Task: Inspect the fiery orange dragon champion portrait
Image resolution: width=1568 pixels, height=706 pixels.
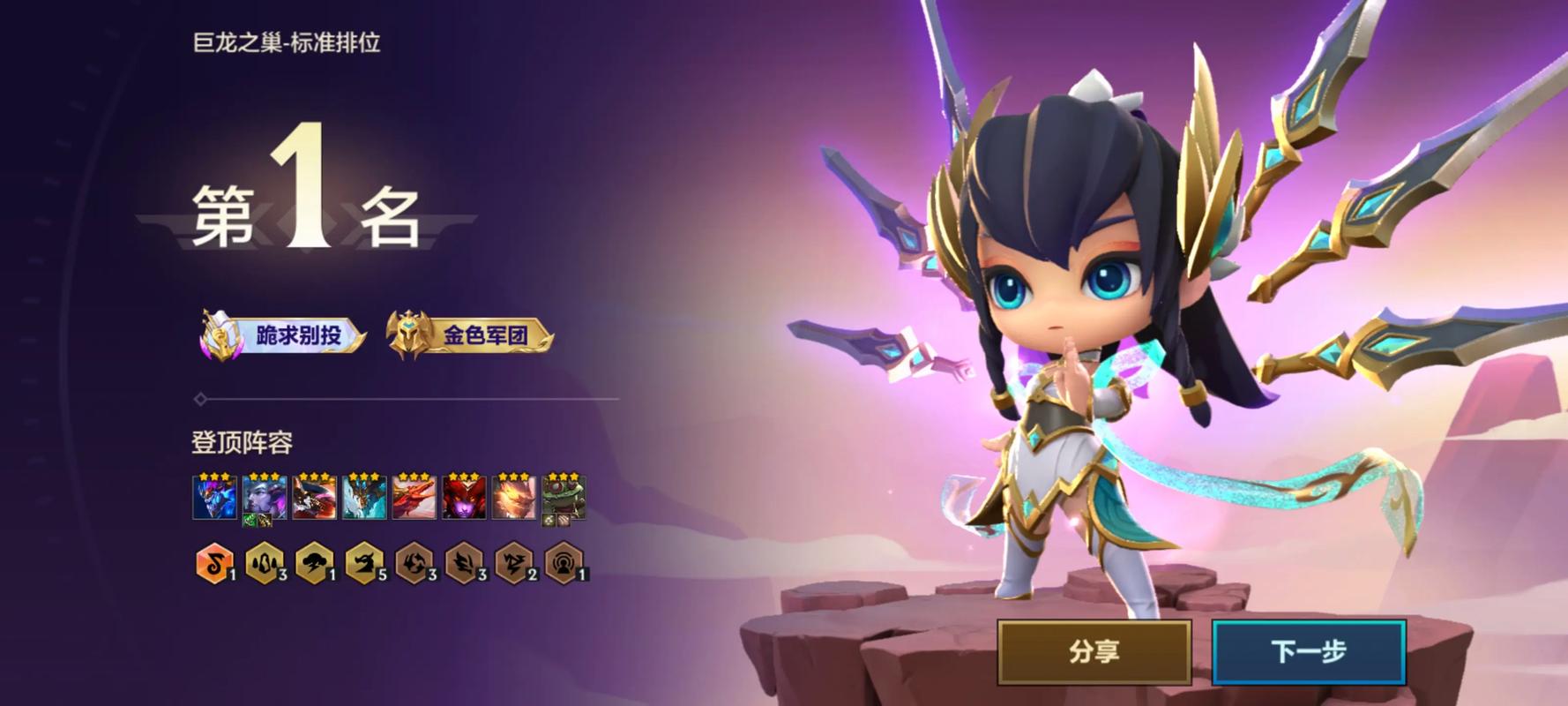Action: 513,497
